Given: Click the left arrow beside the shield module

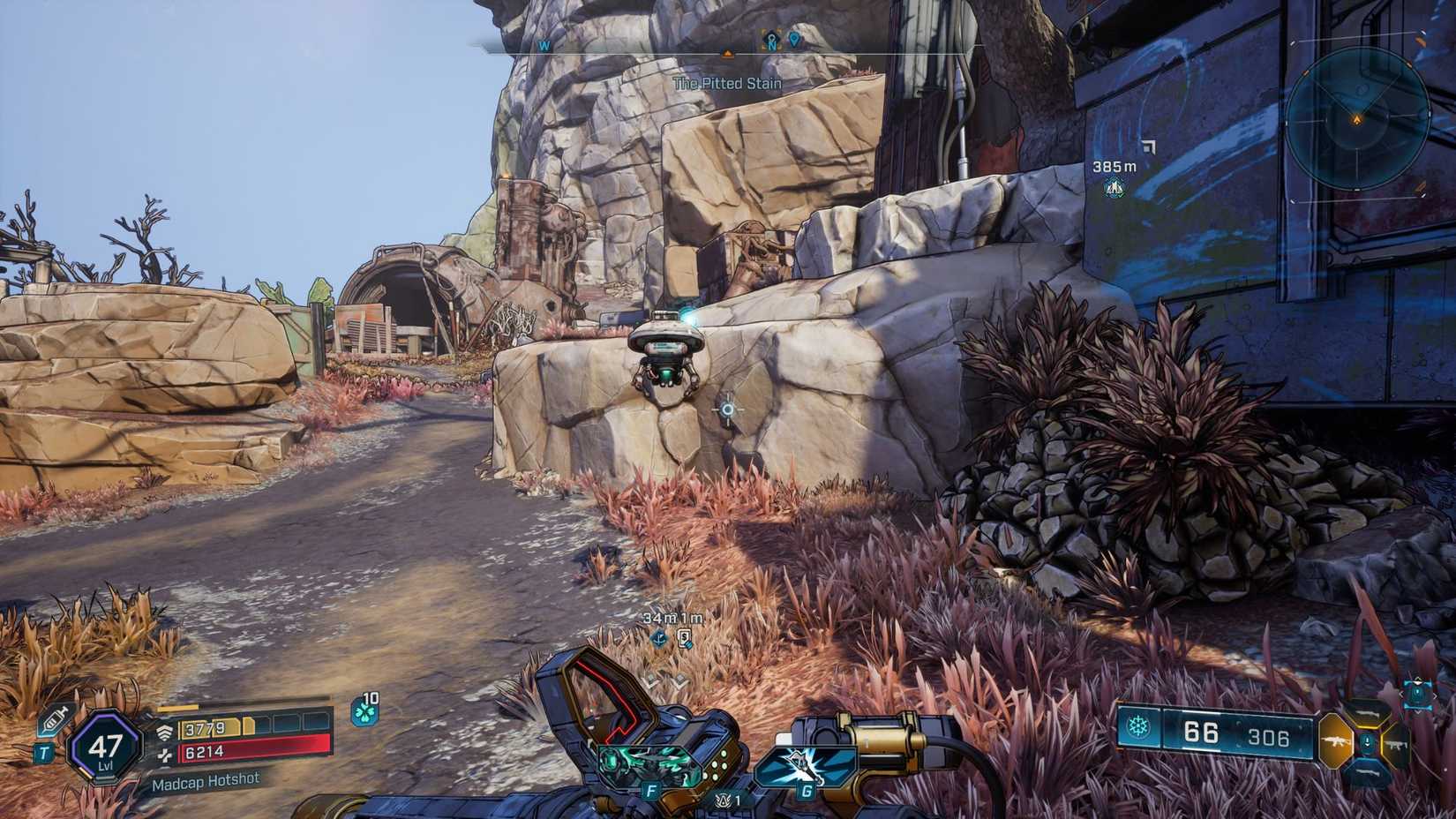Looking at the screenshot, I should (1402, 693).
